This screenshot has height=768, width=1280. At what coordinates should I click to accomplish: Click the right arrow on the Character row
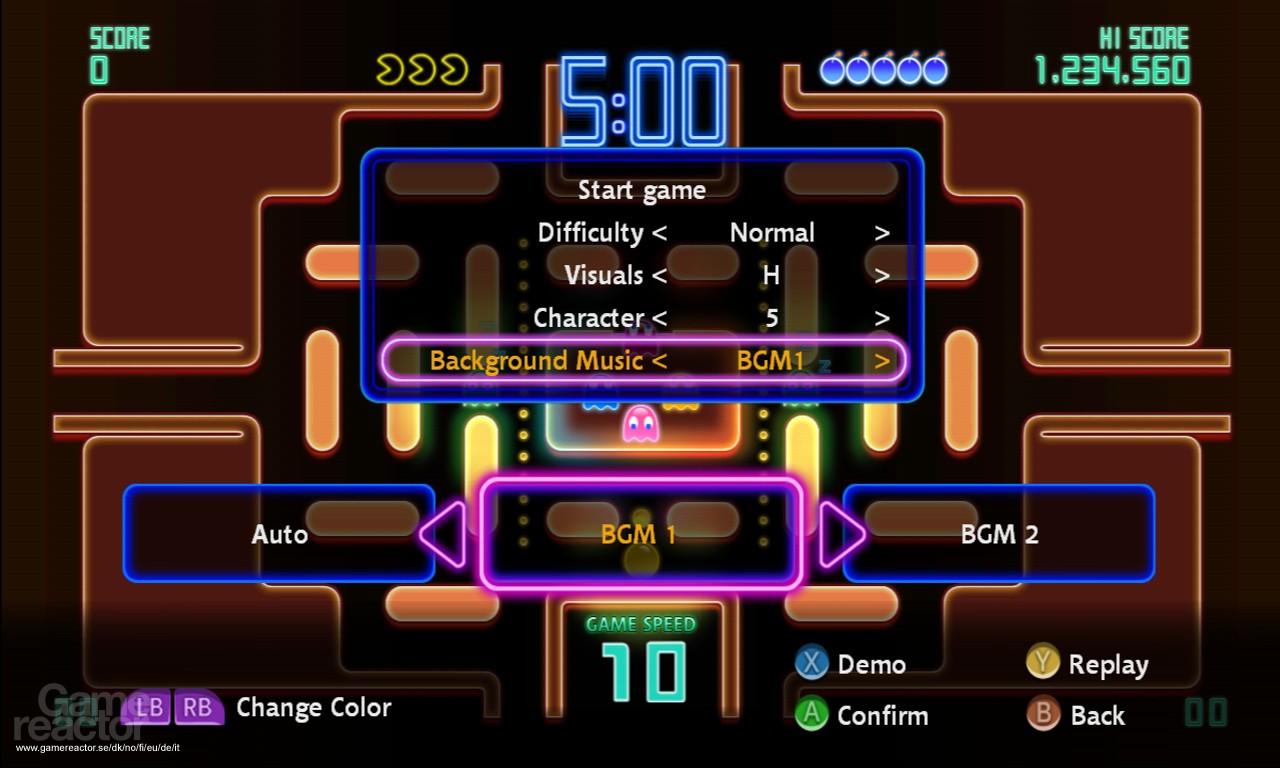[882, 318]
